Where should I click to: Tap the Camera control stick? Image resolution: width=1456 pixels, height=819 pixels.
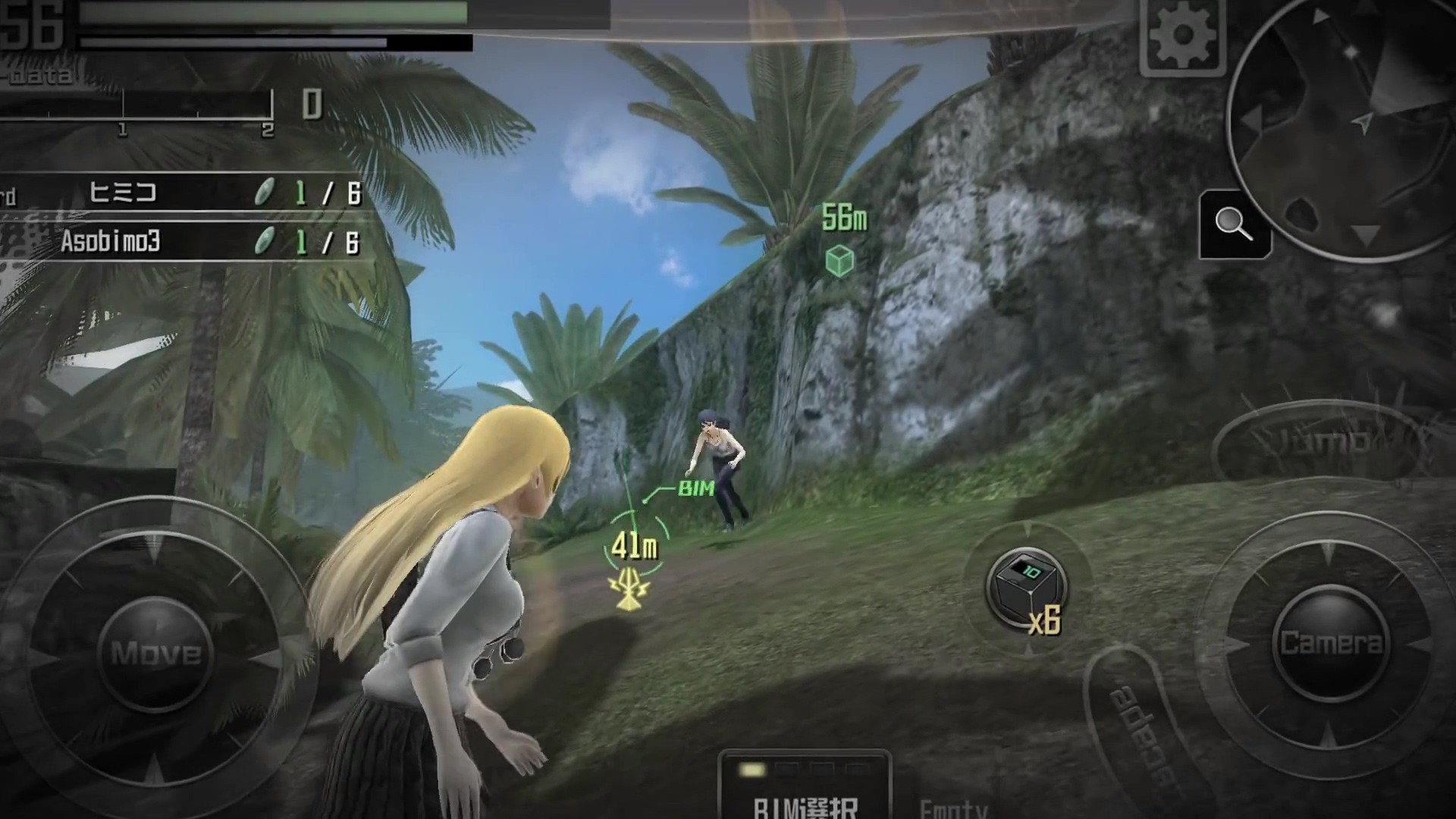point(1331,643)
